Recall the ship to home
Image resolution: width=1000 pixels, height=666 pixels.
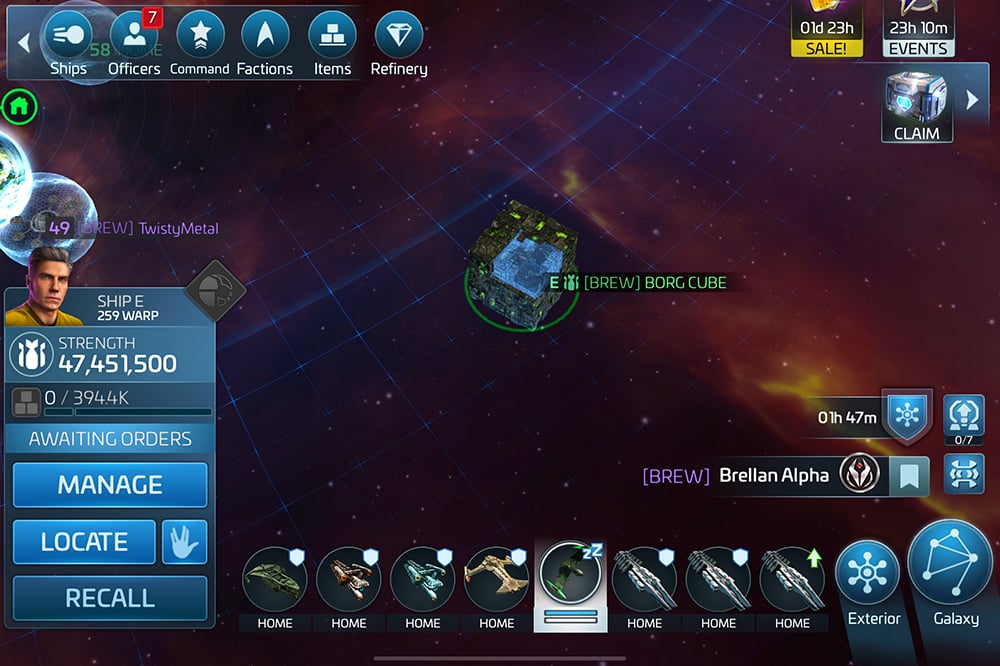[x=110, y=598]
